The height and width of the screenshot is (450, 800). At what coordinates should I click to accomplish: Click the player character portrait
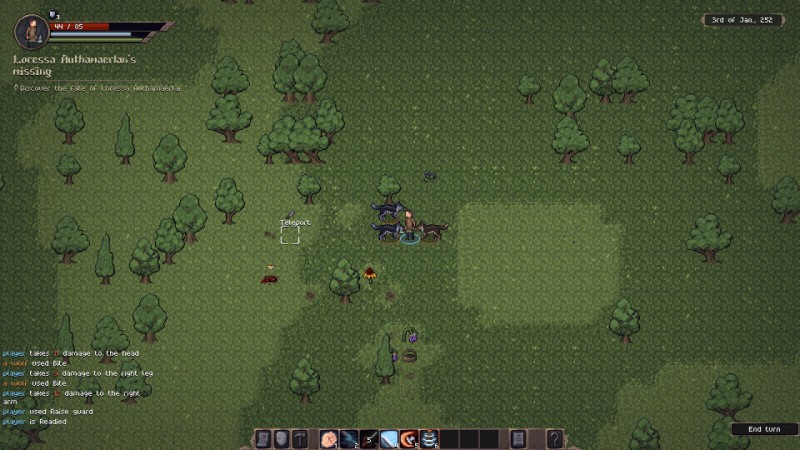point(33,32)
